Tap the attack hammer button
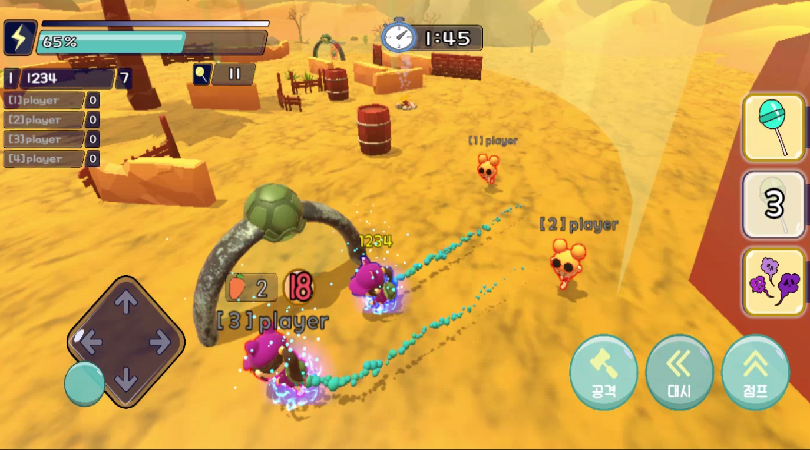Screen dimensions: 810x450 [603, 372]
